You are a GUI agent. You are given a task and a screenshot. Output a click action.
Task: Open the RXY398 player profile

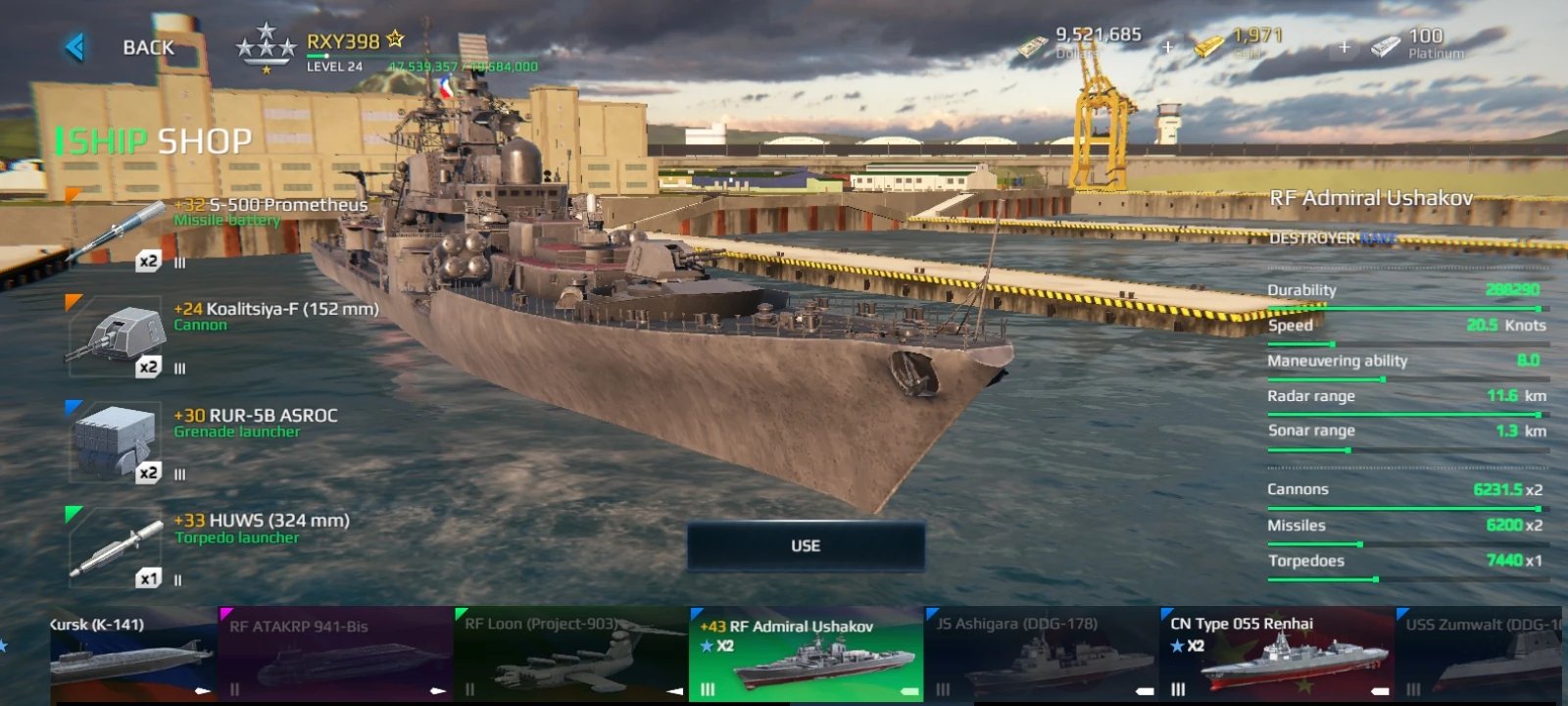(x=342, y=42)
